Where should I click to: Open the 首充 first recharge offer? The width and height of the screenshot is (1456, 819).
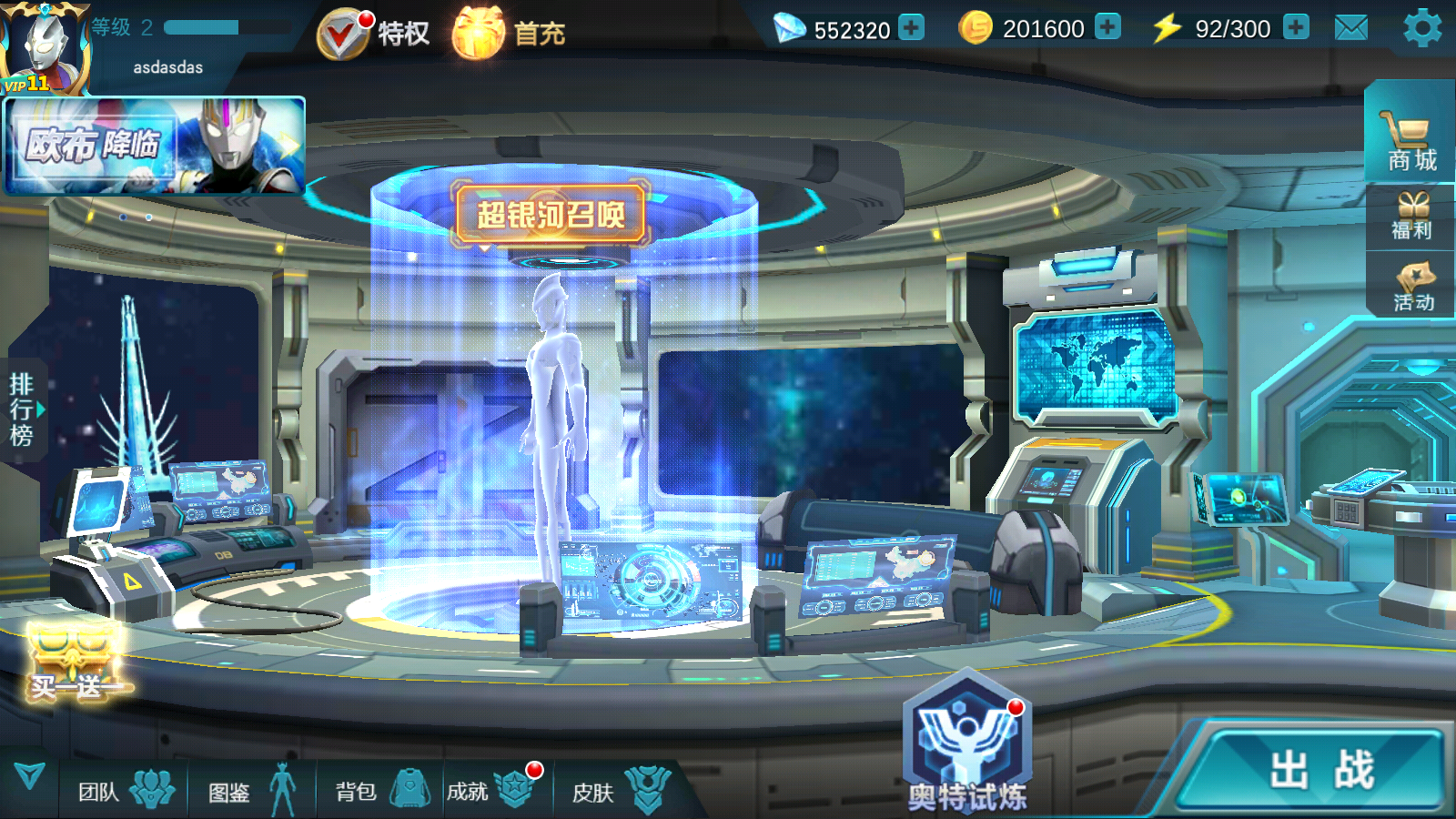tap(509, 34)
